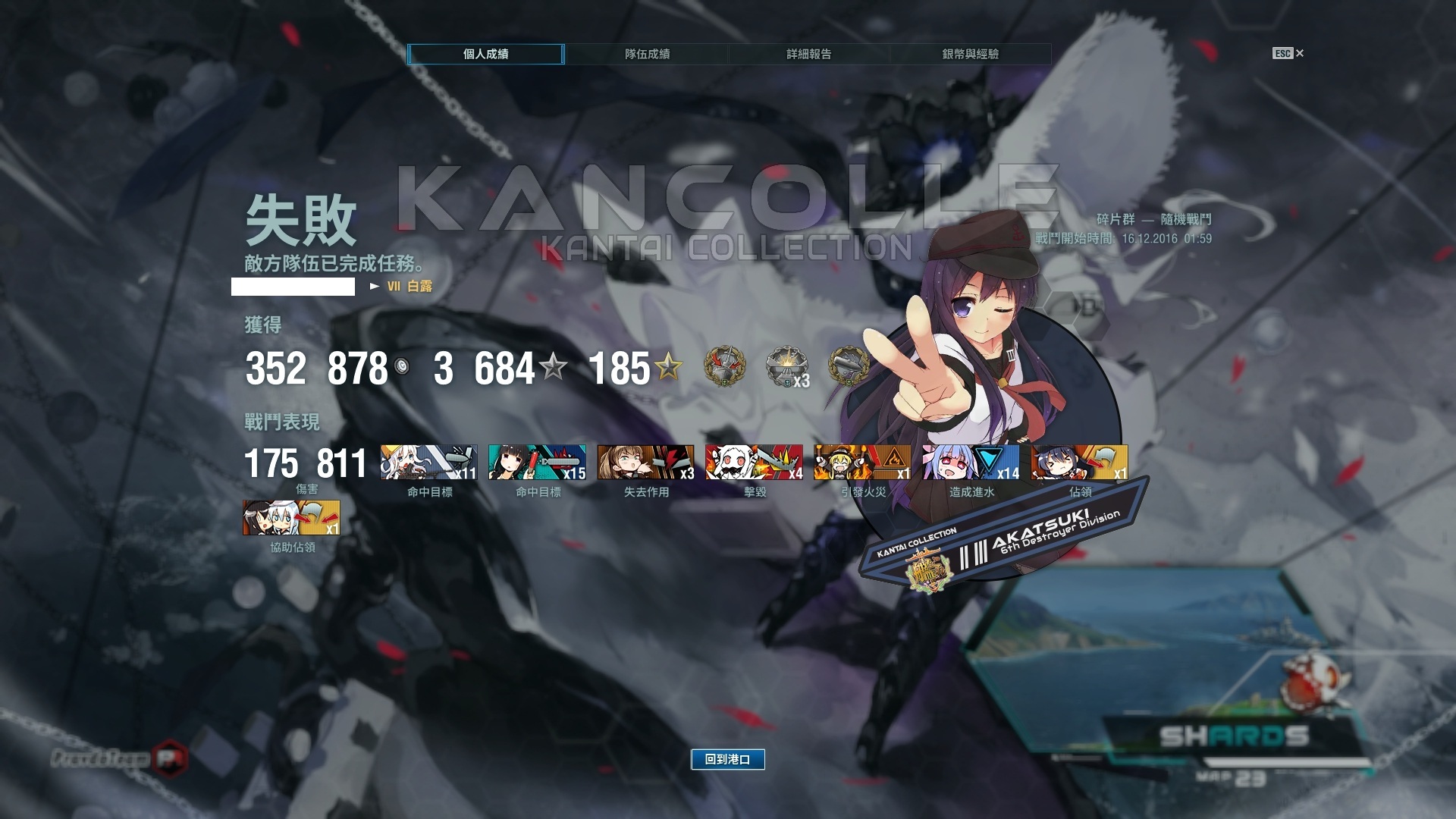Choose the 造成進水 x14 ribbon
Screen dimensions: 1456x819
pos(971,463)
